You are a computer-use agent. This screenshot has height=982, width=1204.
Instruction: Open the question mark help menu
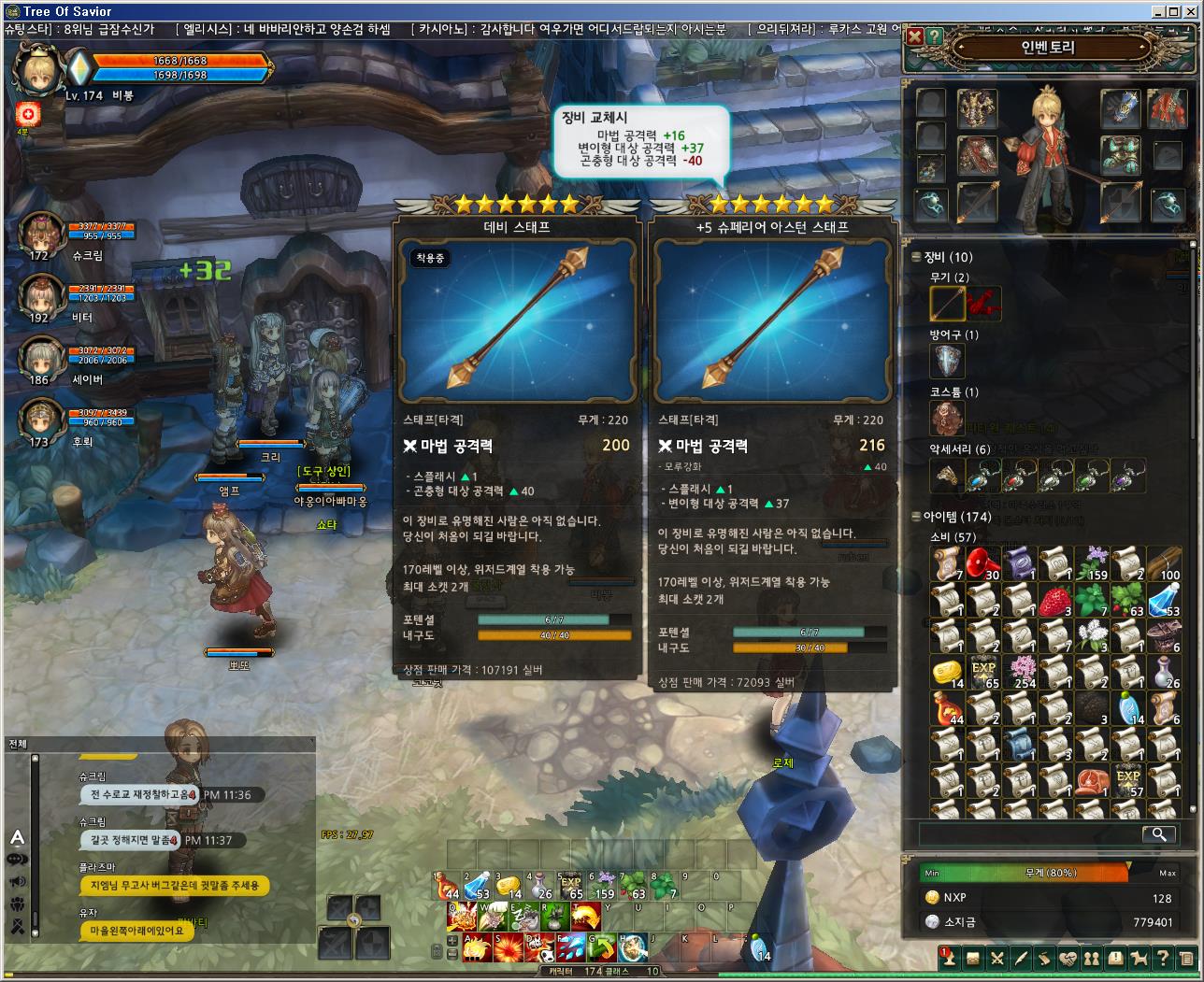(1162, 958)
